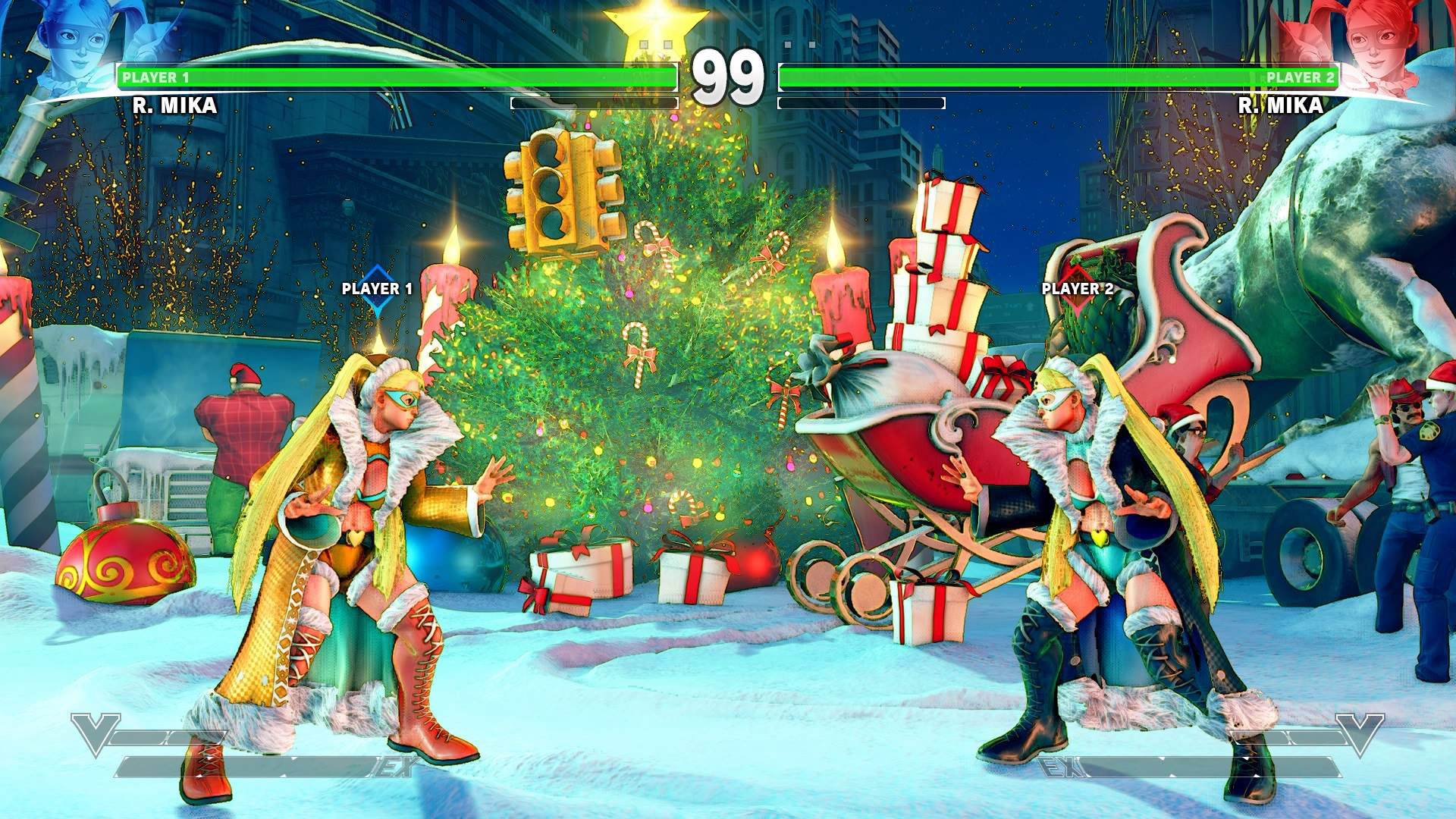
Task: Click the PLAYER 2 label on the health bar
Action: pos(1299,76)
